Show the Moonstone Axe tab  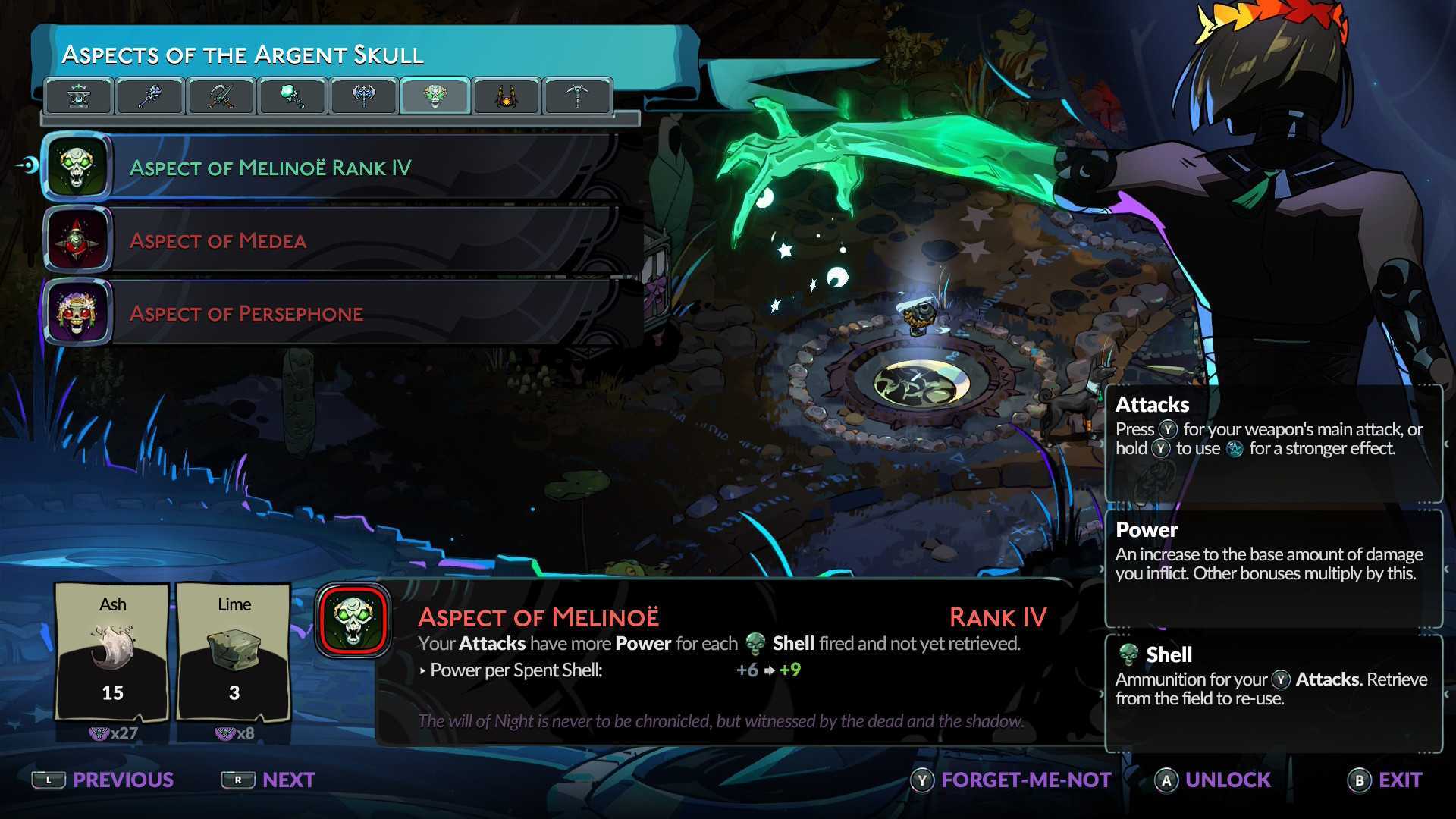click(x=364, y=96)
